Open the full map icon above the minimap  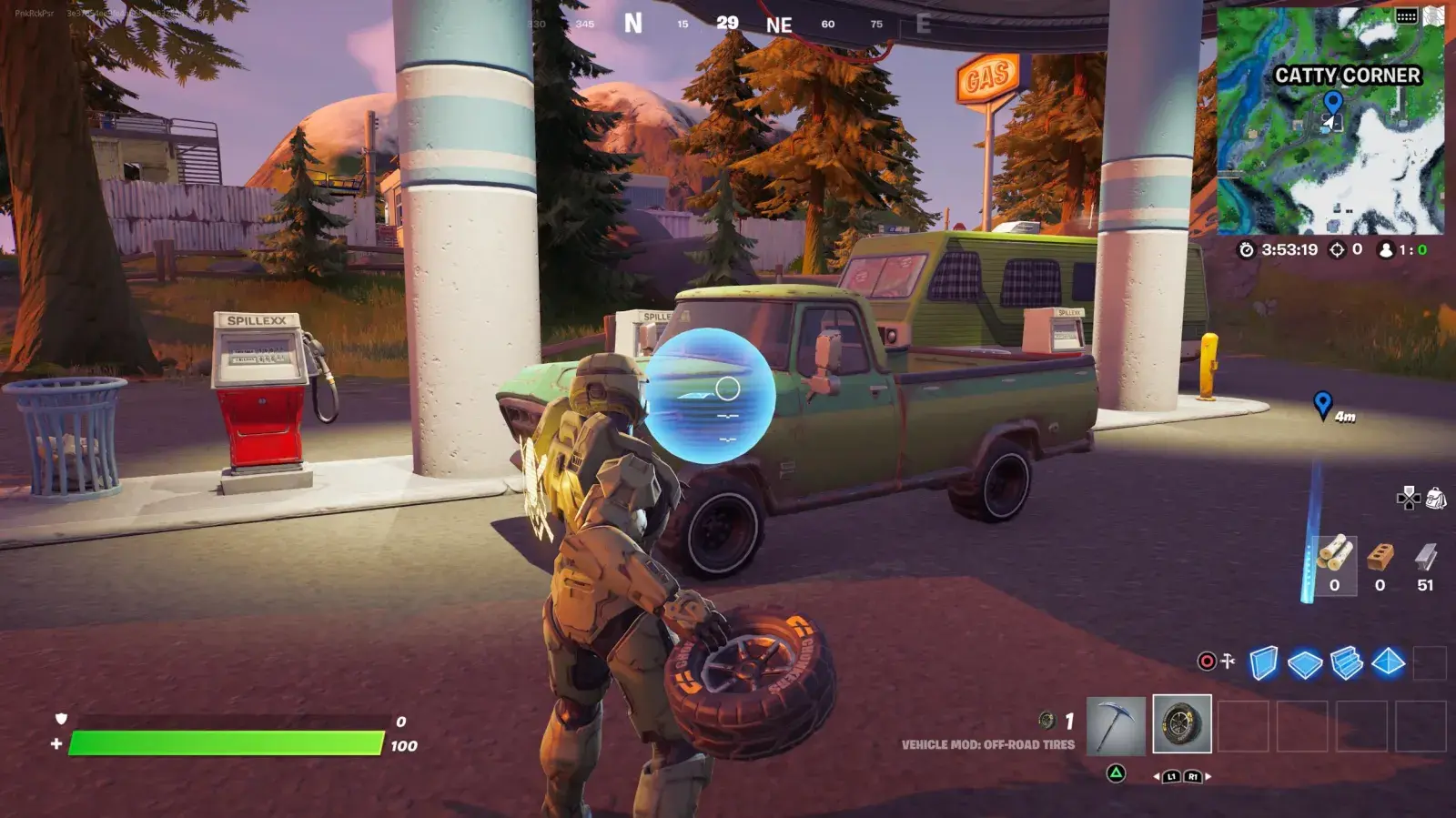pos(1434,15)
